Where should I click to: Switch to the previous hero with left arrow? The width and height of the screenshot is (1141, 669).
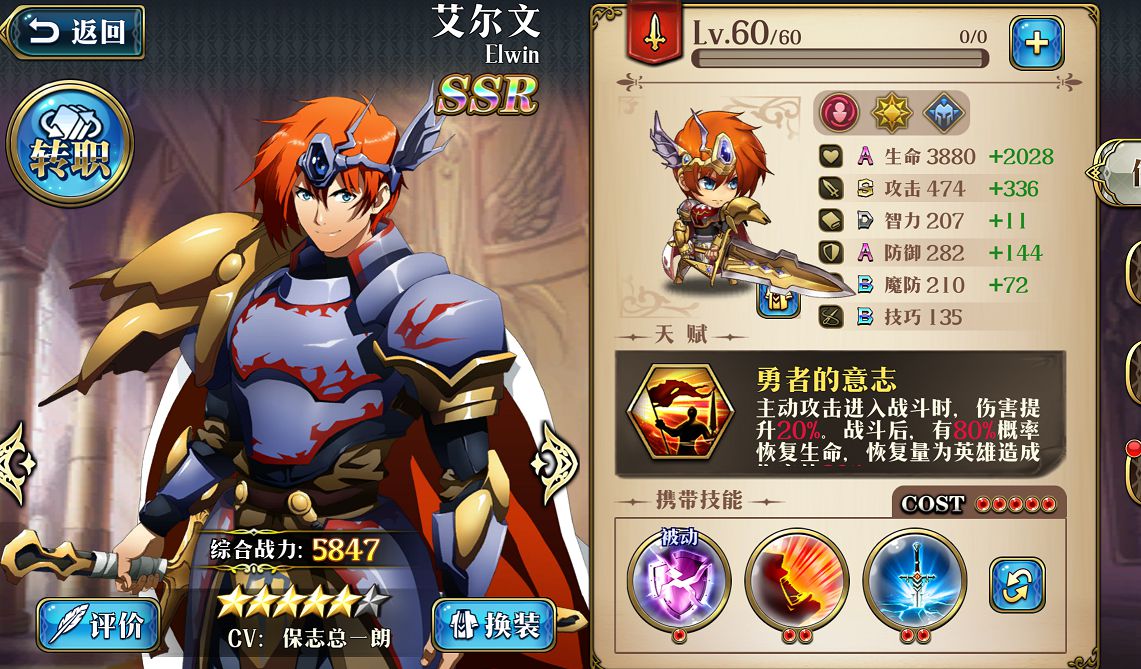point(15,464)
